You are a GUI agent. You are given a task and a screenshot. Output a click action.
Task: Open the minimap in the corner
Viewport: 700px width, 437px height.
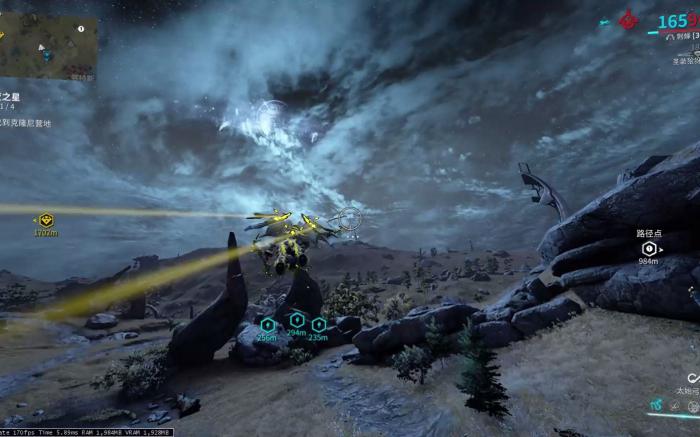[x=48, y=46]
